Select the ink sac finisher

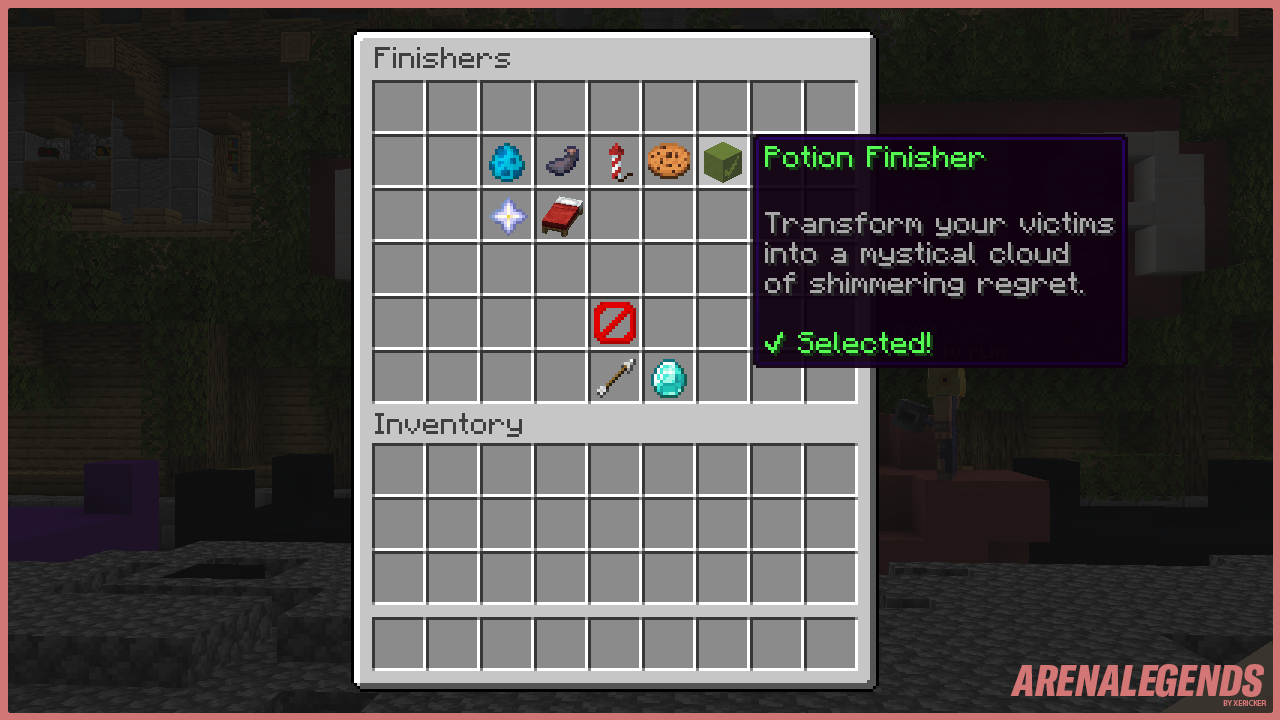point(560,160)
